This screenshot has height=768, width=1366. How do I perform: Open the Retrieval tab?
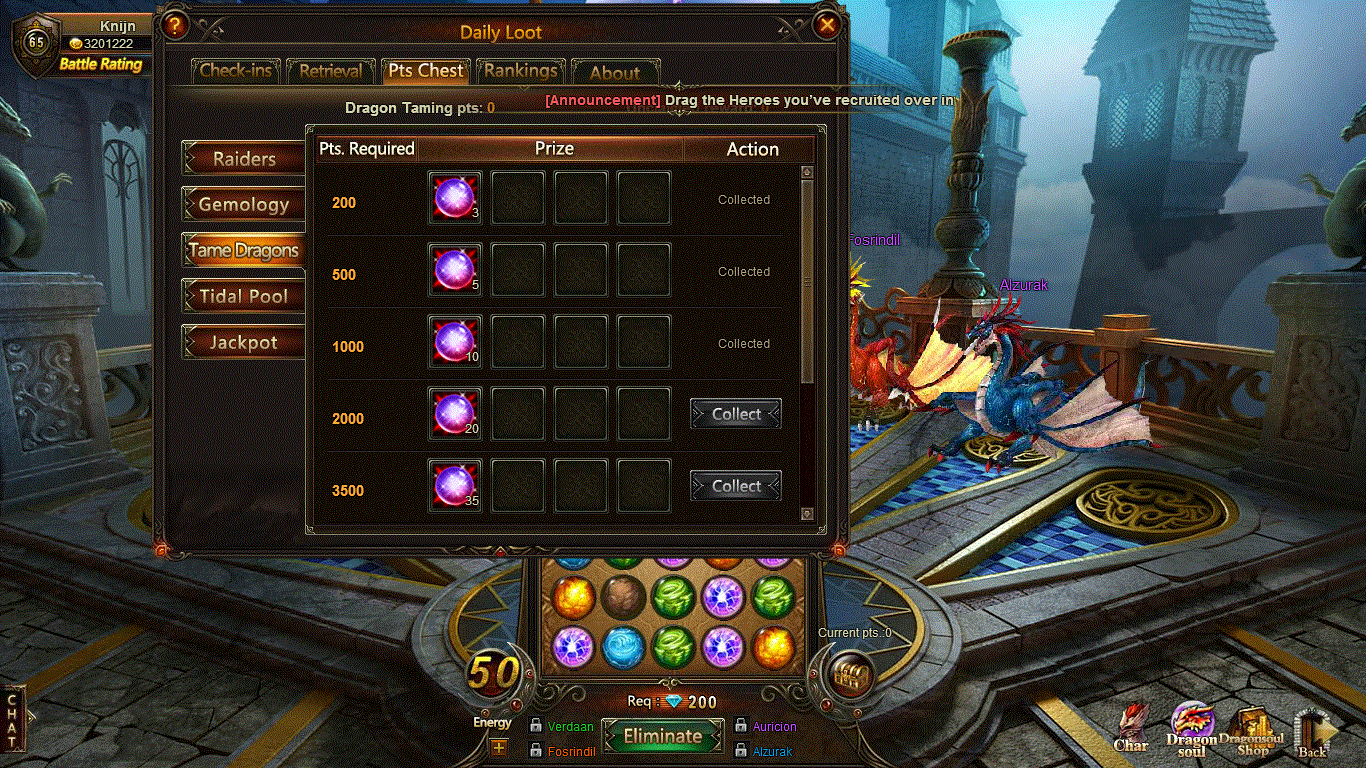[330, 71]
